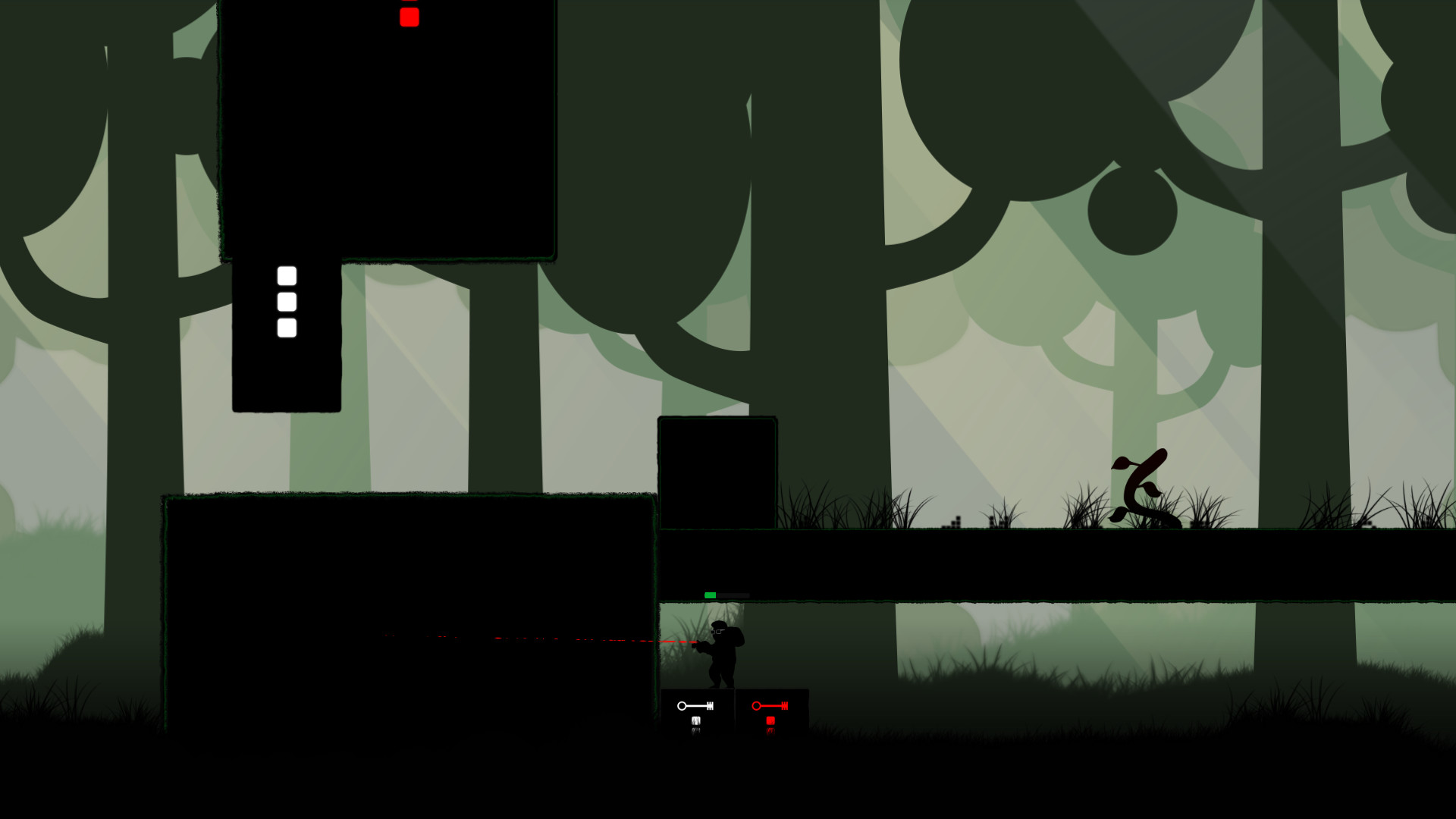Viewport: 1456px width, 819px height.
Task: Click the green health bar above the player
Action: click(x=711, y=595)
